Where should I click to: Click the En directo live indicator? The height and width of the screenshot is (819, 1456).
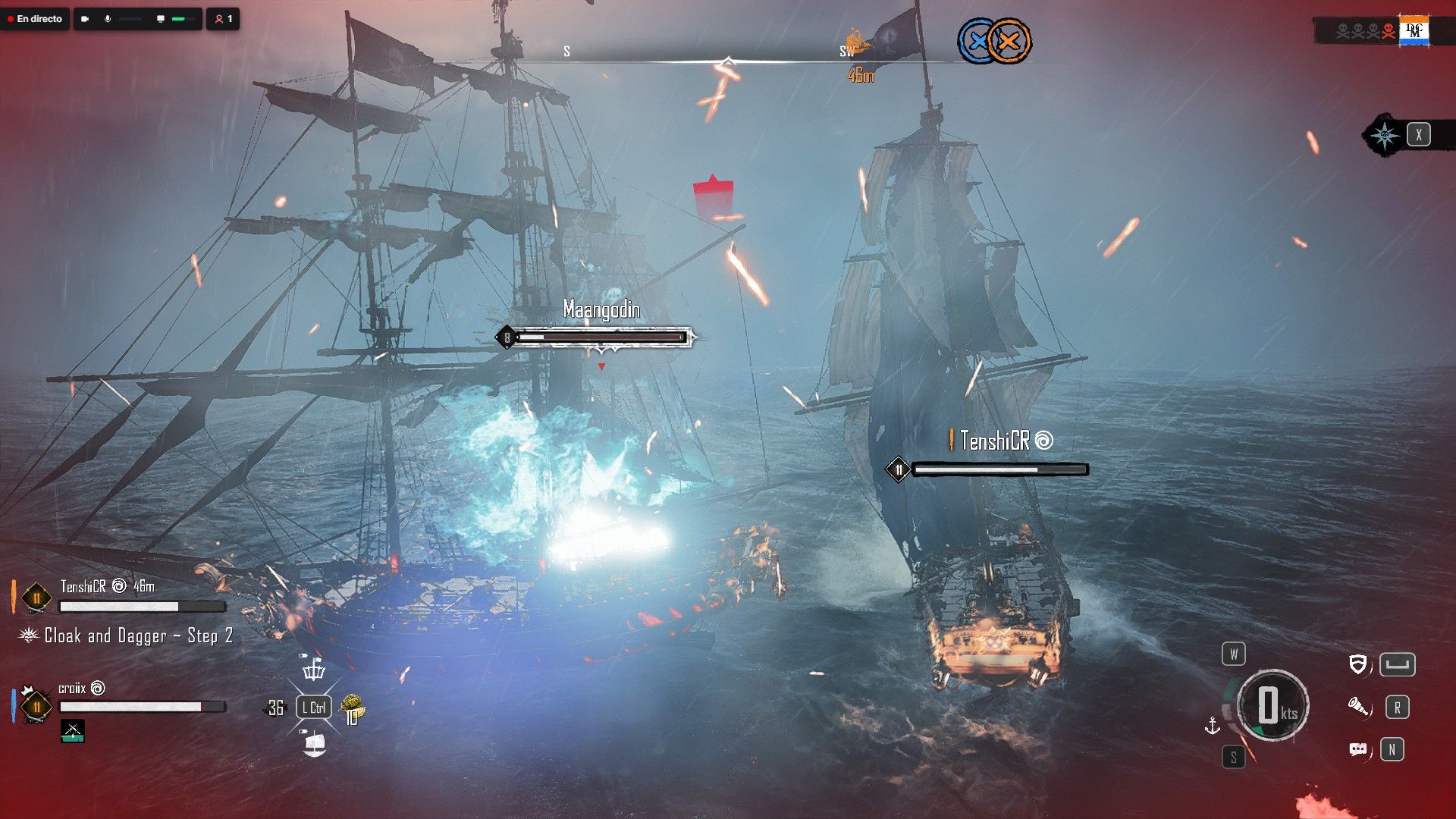pos(35,19)
